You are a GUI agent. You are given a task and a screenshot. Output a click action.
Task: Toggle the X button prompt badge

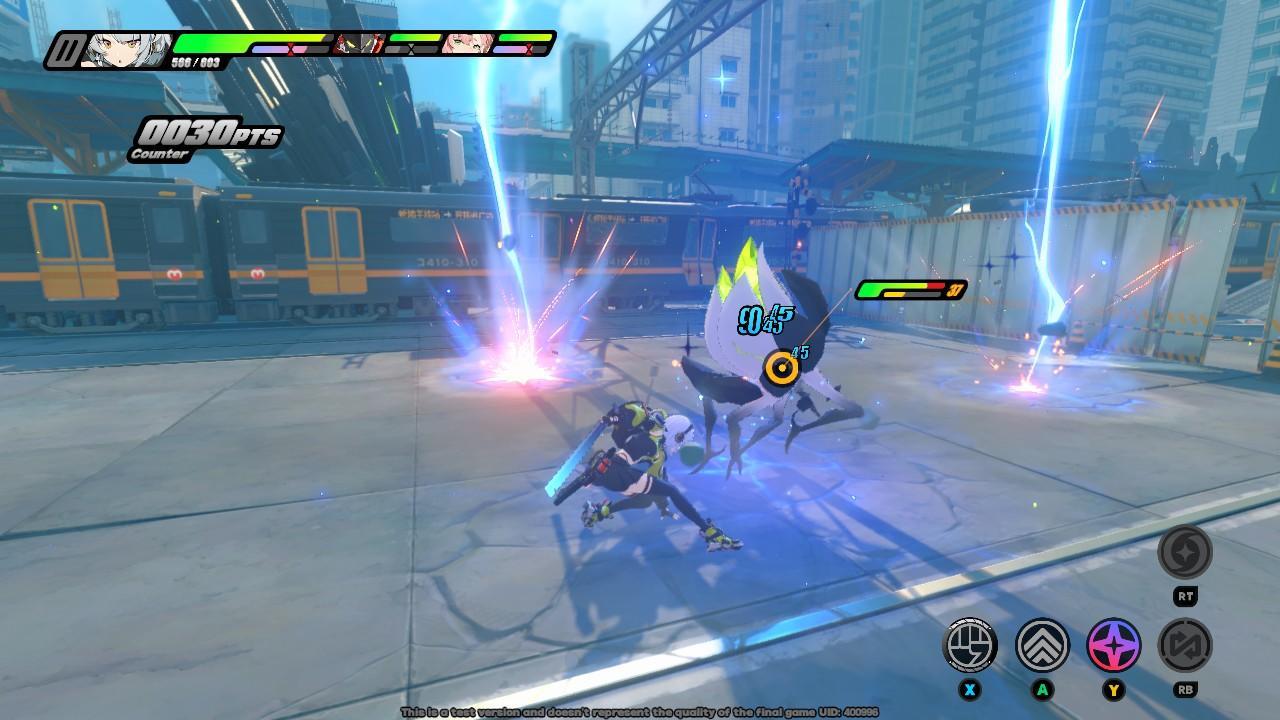pyautogui.click(x=969, y=691)
